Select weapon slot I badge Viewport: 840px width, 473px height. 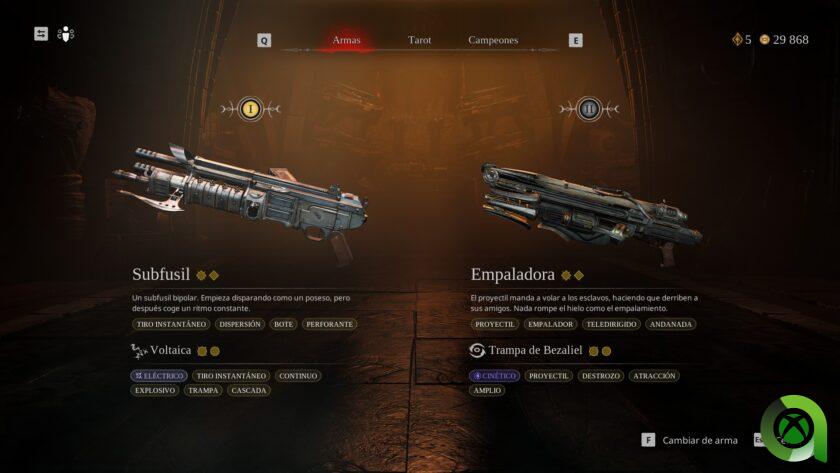click(251, 109)
